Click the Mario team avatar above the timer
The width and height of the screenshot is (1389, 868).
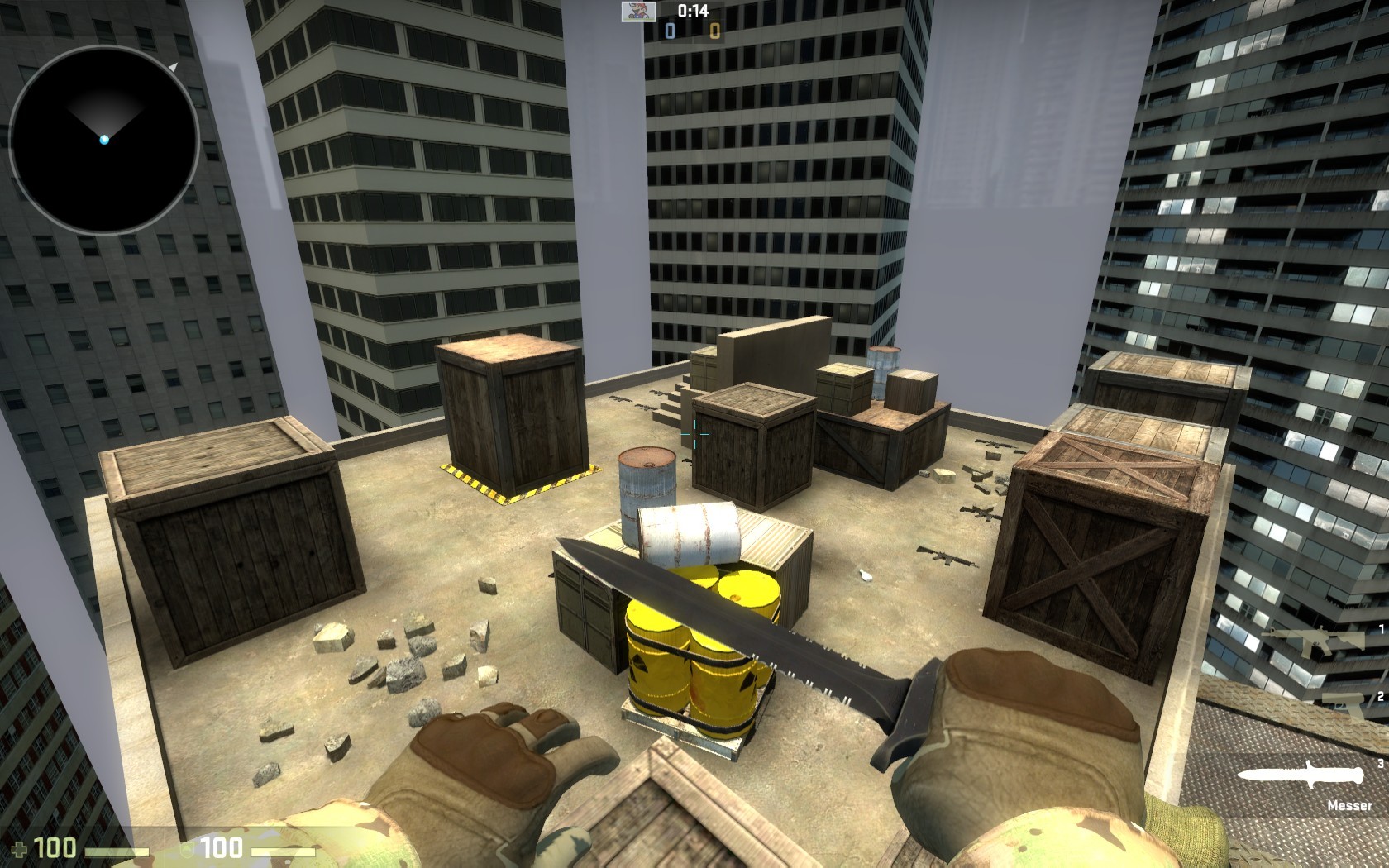point(638,12)
